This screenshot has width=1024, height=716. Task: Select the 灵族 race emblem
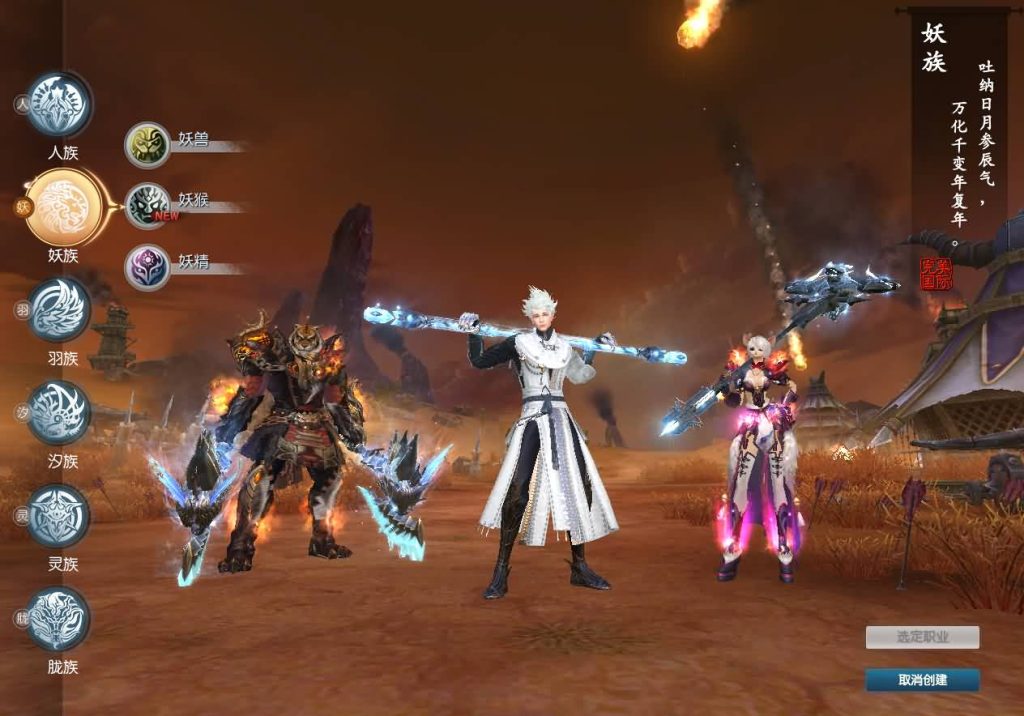click(59, 516)
